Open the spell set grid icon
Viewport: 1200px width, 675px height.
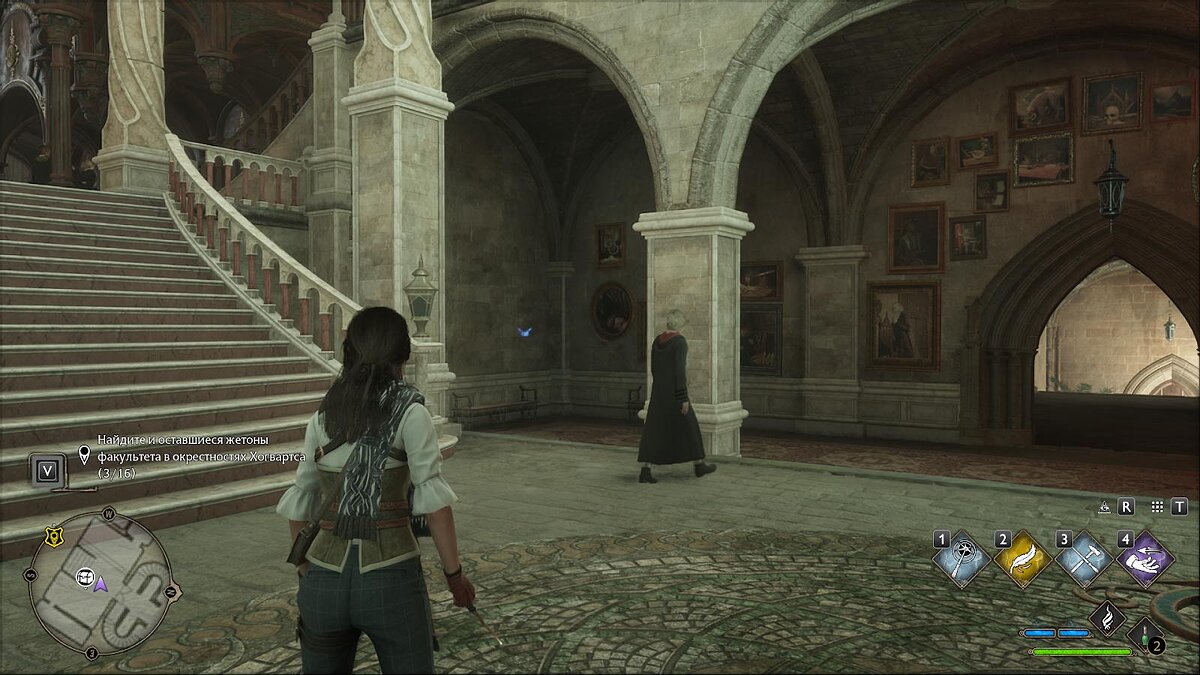click(x=1157, y=507)
